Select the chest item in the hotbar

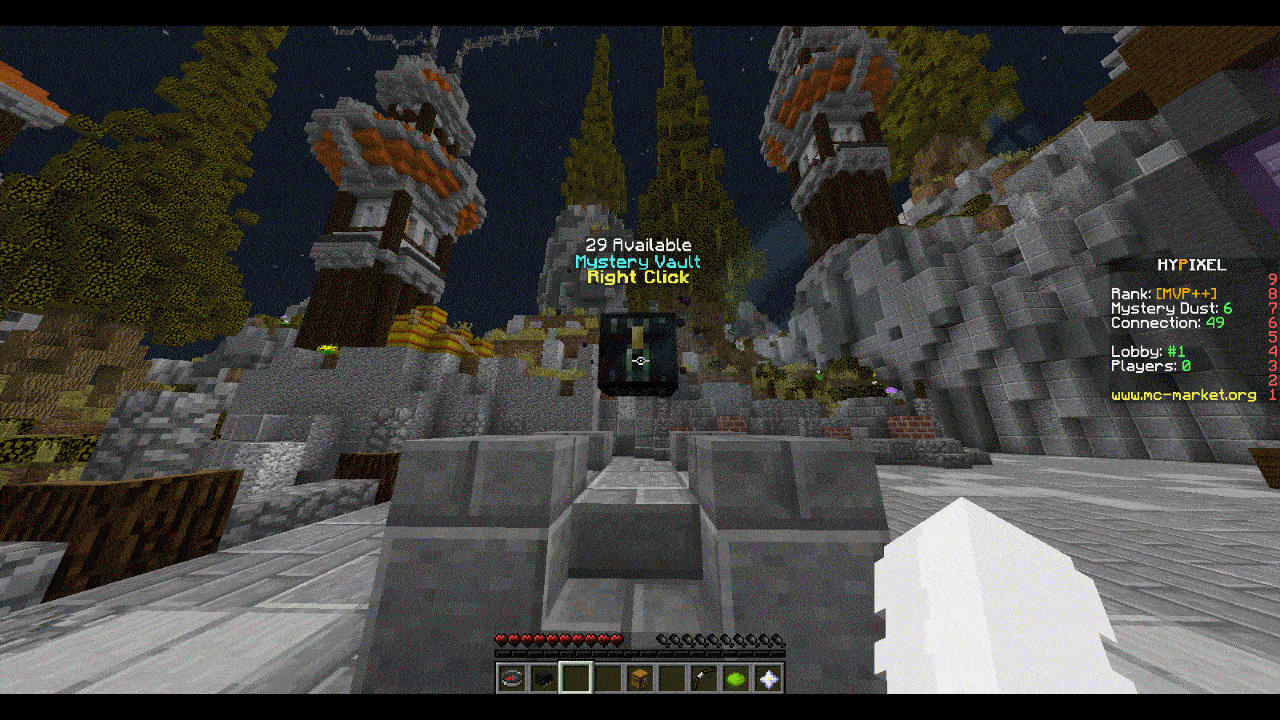click(640, 679)
